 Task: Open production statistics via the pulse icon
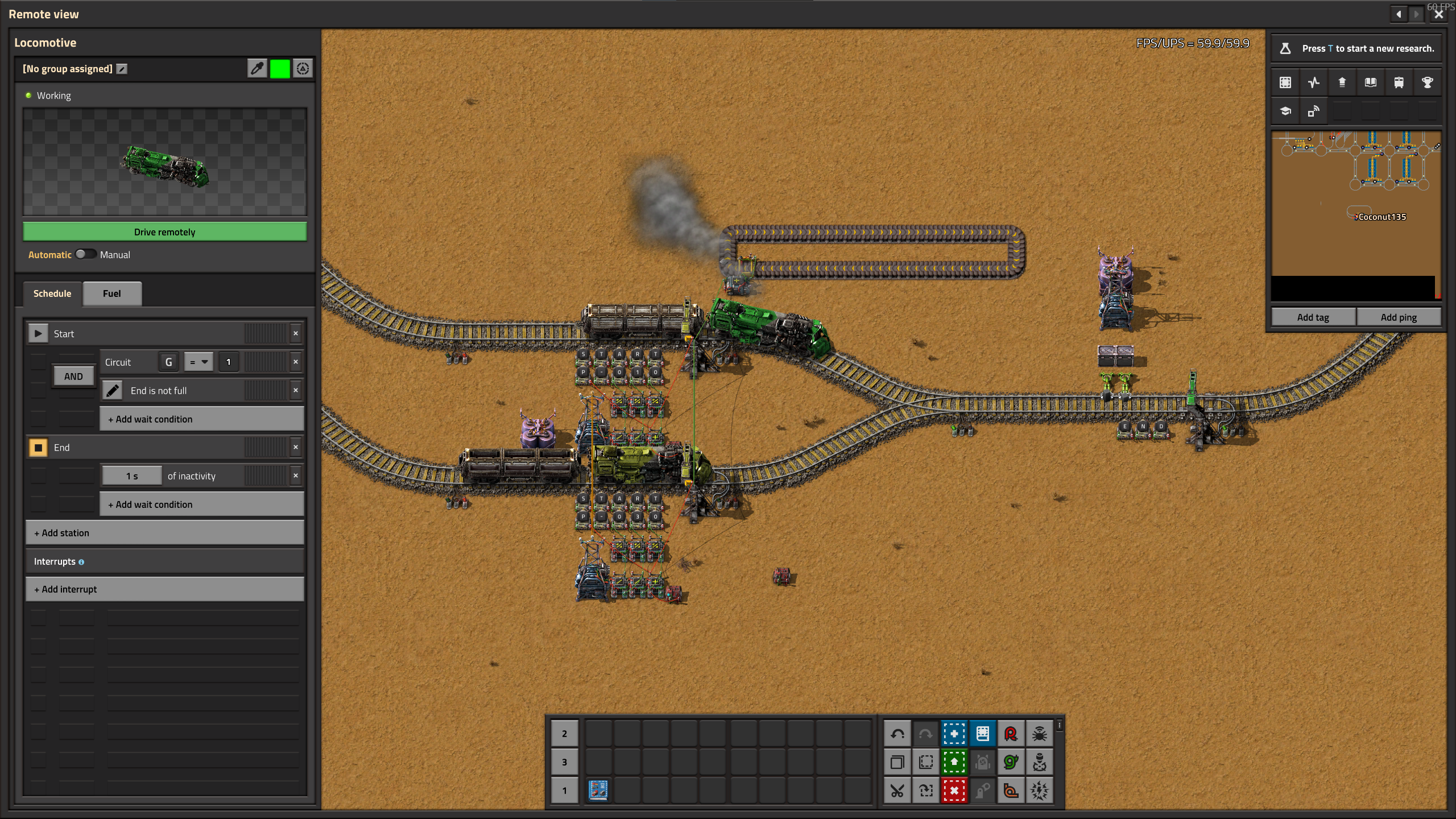(x=1314, y=82)
